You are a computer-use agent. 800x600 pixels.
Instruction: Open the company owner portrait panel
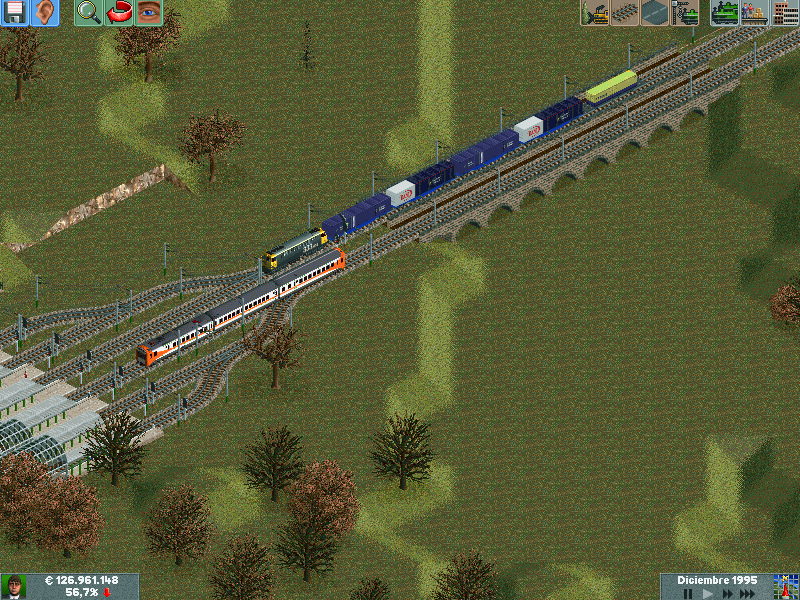[14, 586]
